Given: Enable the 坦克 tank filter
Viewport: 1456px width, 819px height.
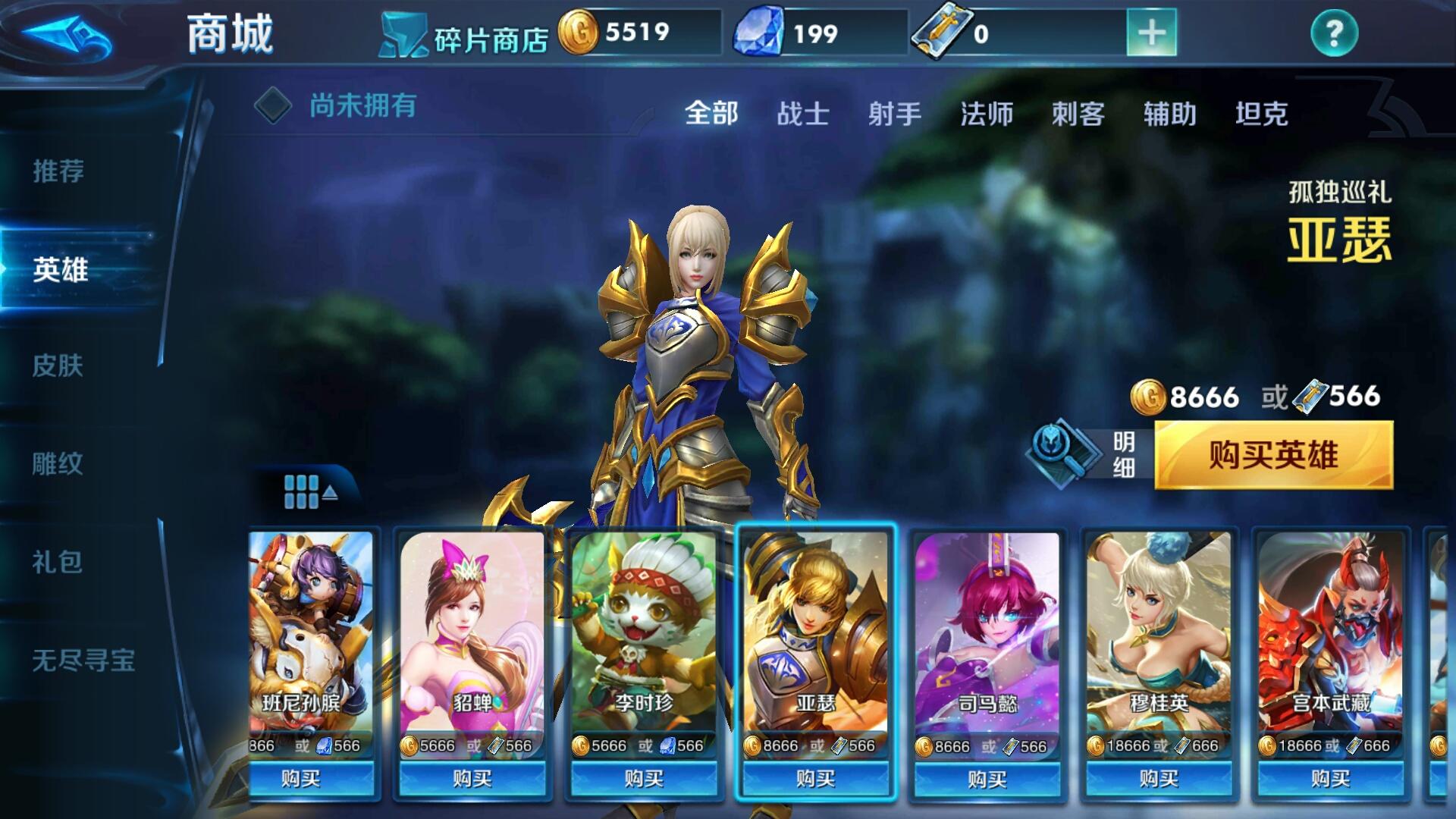Looking at the screenshot, I should click(1260, 114).
